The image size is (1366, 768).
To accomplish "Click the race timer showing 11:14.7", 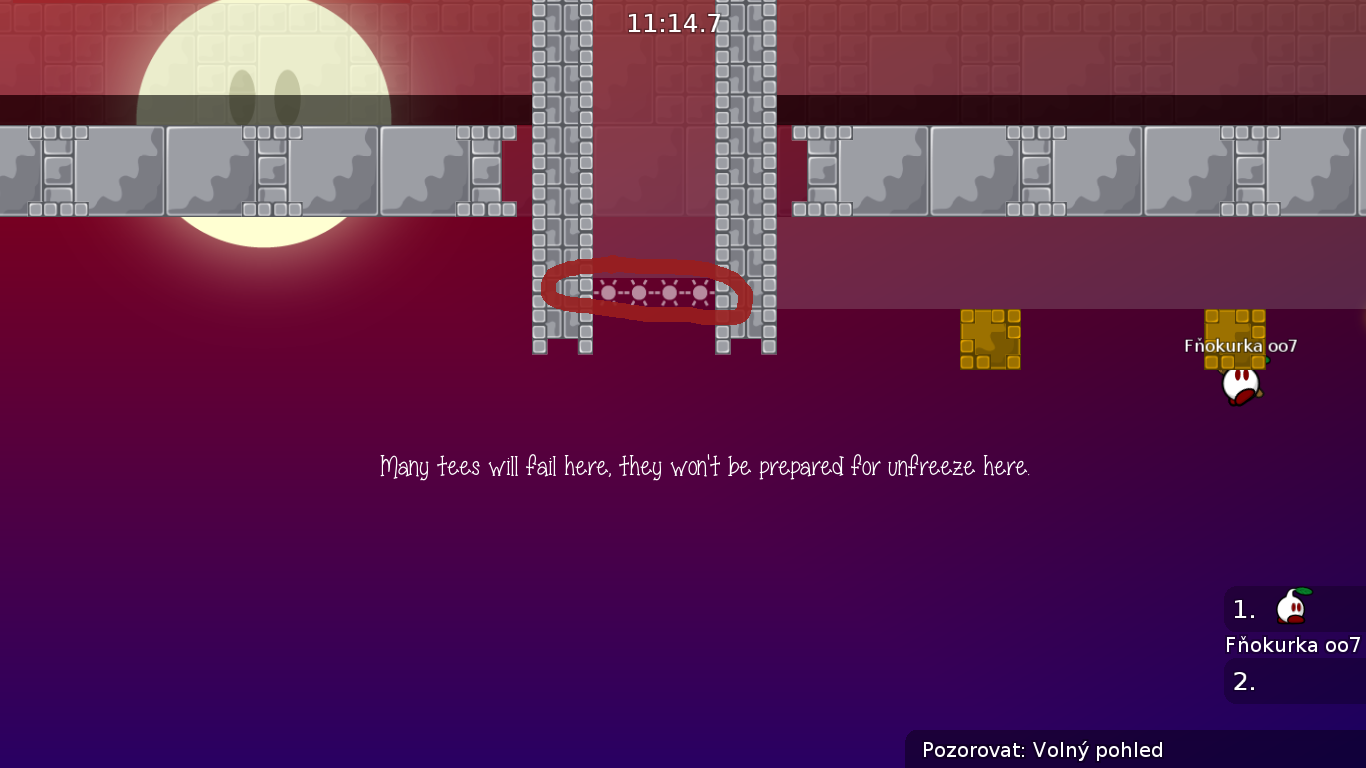I will 674,21.
